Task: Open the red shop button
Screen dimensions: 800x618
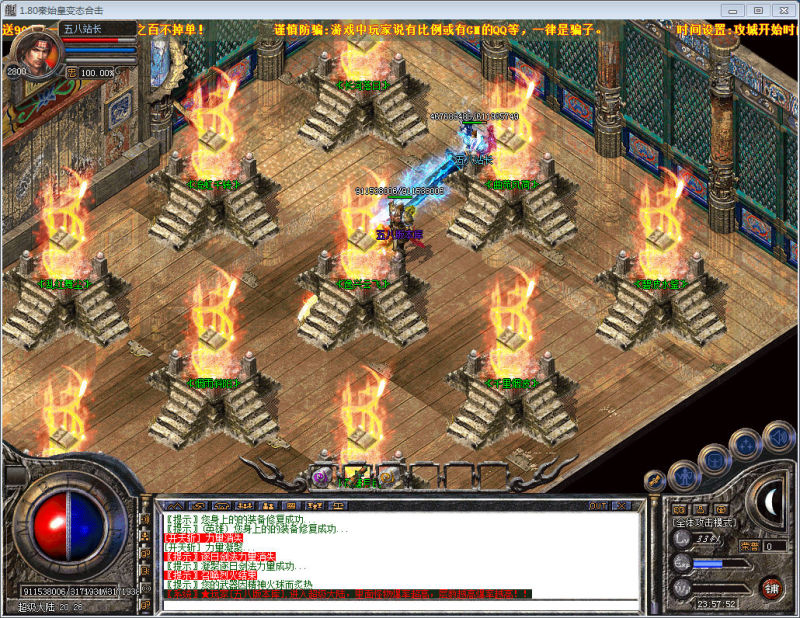Action: coord(770,587)
